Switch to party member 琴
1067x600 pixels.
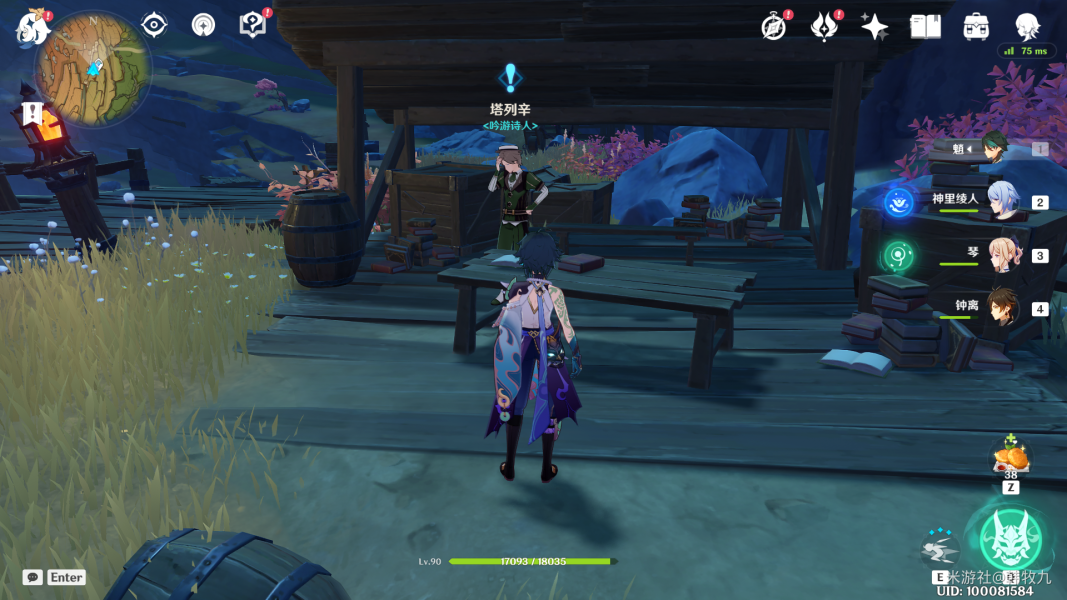(x=1003, y=254)
